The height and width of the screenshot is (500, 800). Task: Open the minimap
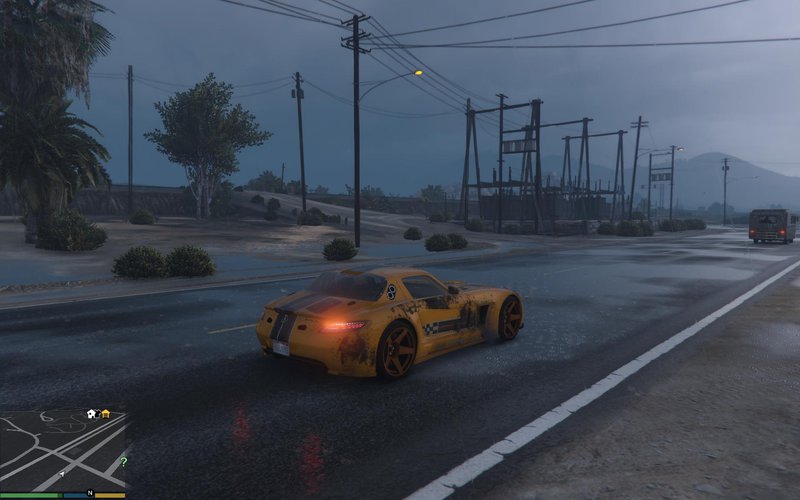coord(63,450)
